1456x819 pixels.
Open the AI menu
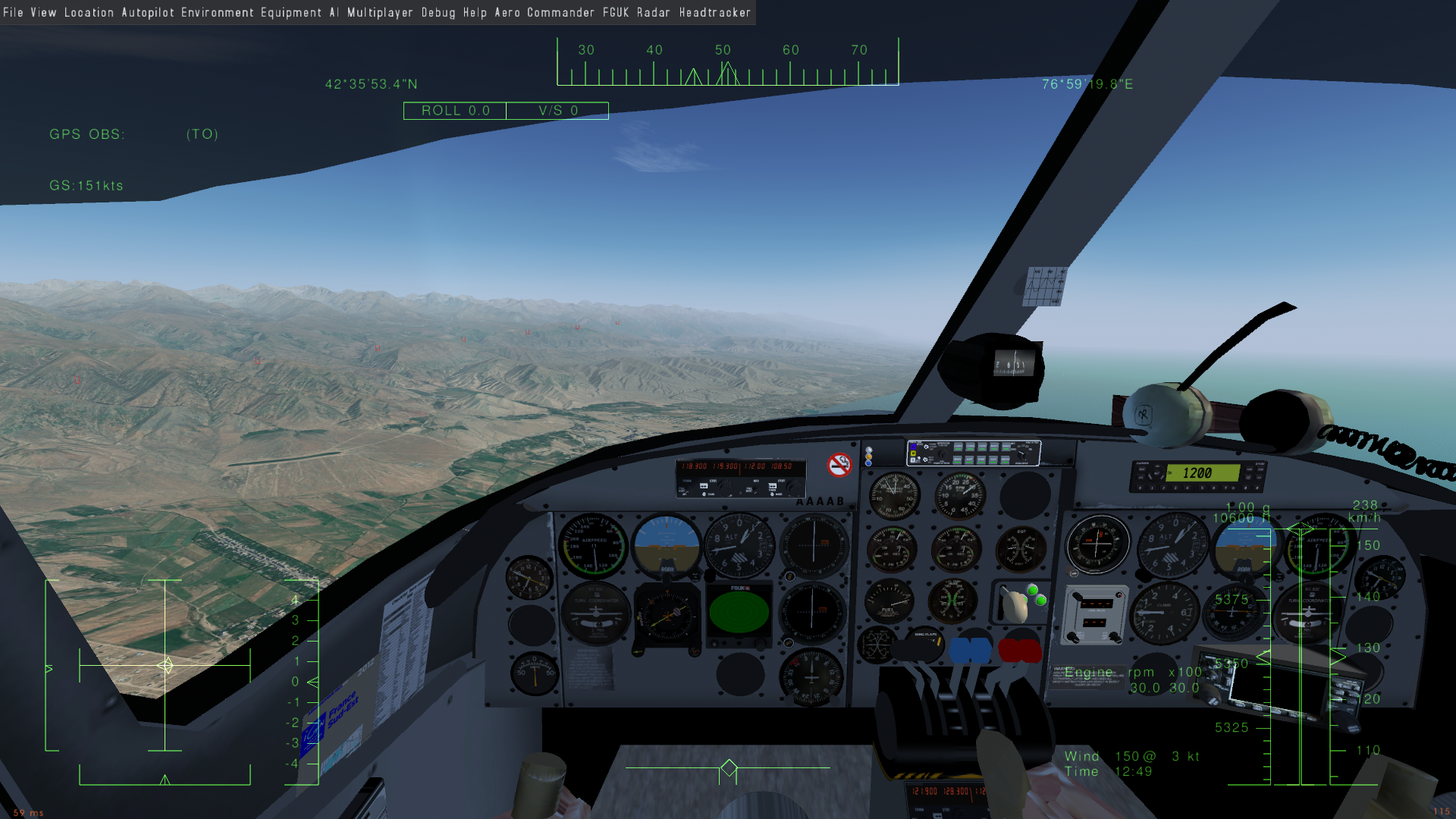point(334,12)
